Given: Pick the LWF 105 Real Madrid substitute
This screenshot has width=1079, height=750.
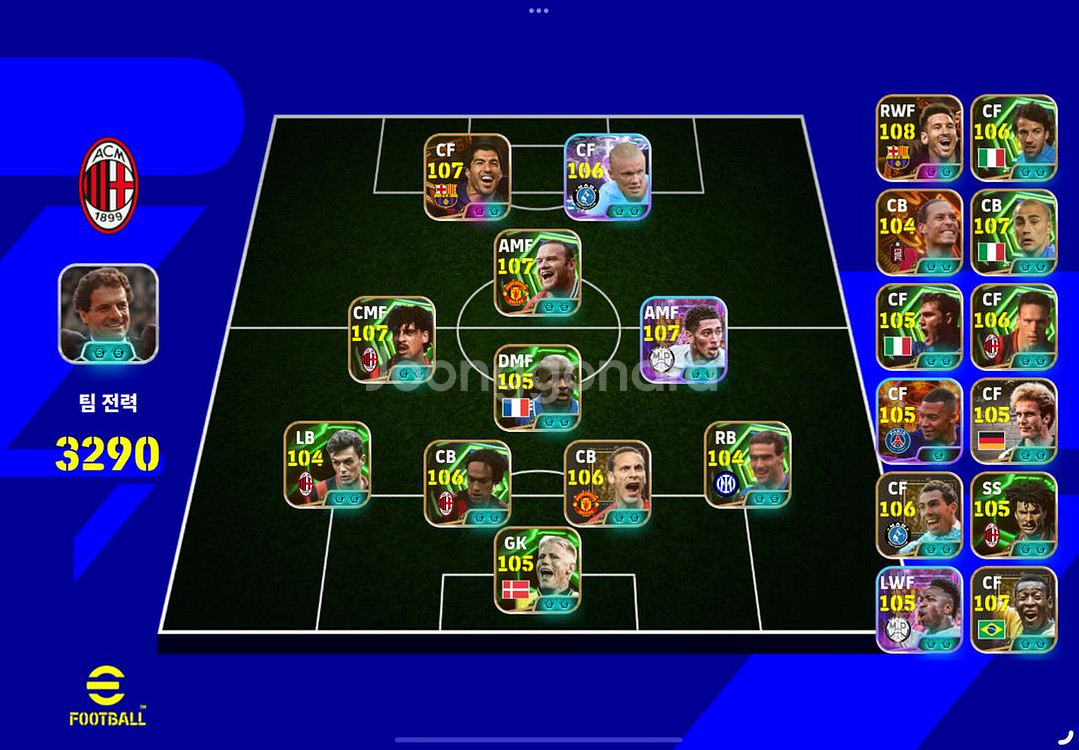Looking at the screenshot, I should click(x=919, y=610).
